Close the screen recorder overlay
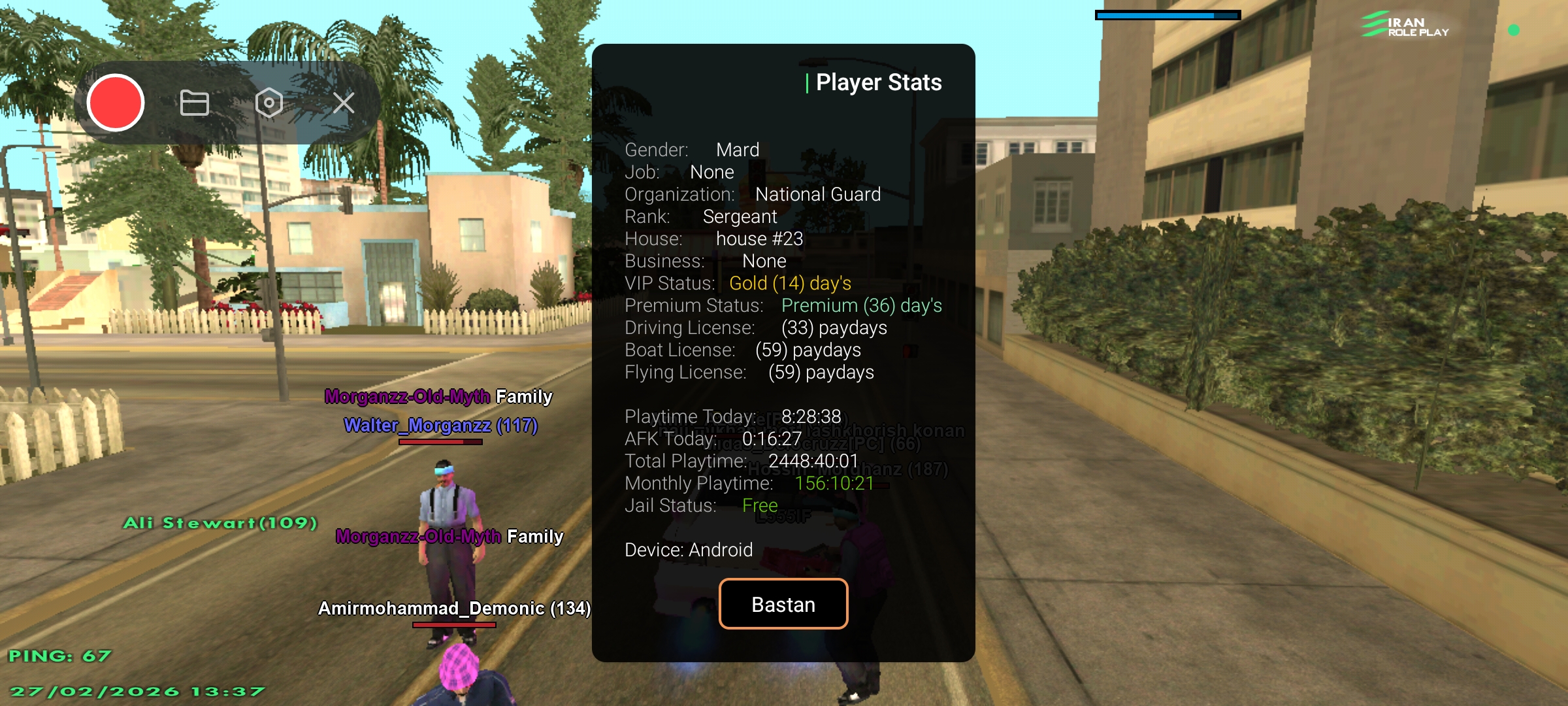The image size is (1568, 706). [344, 103]
